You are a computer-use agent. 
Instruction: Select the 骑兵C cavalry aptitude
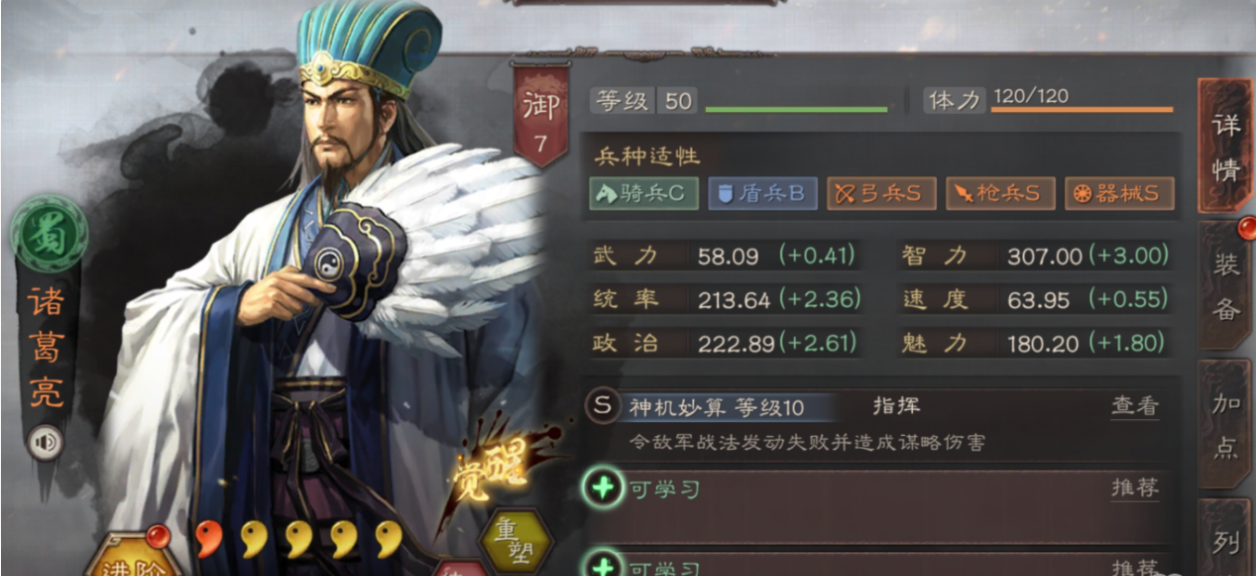[643, 193]
